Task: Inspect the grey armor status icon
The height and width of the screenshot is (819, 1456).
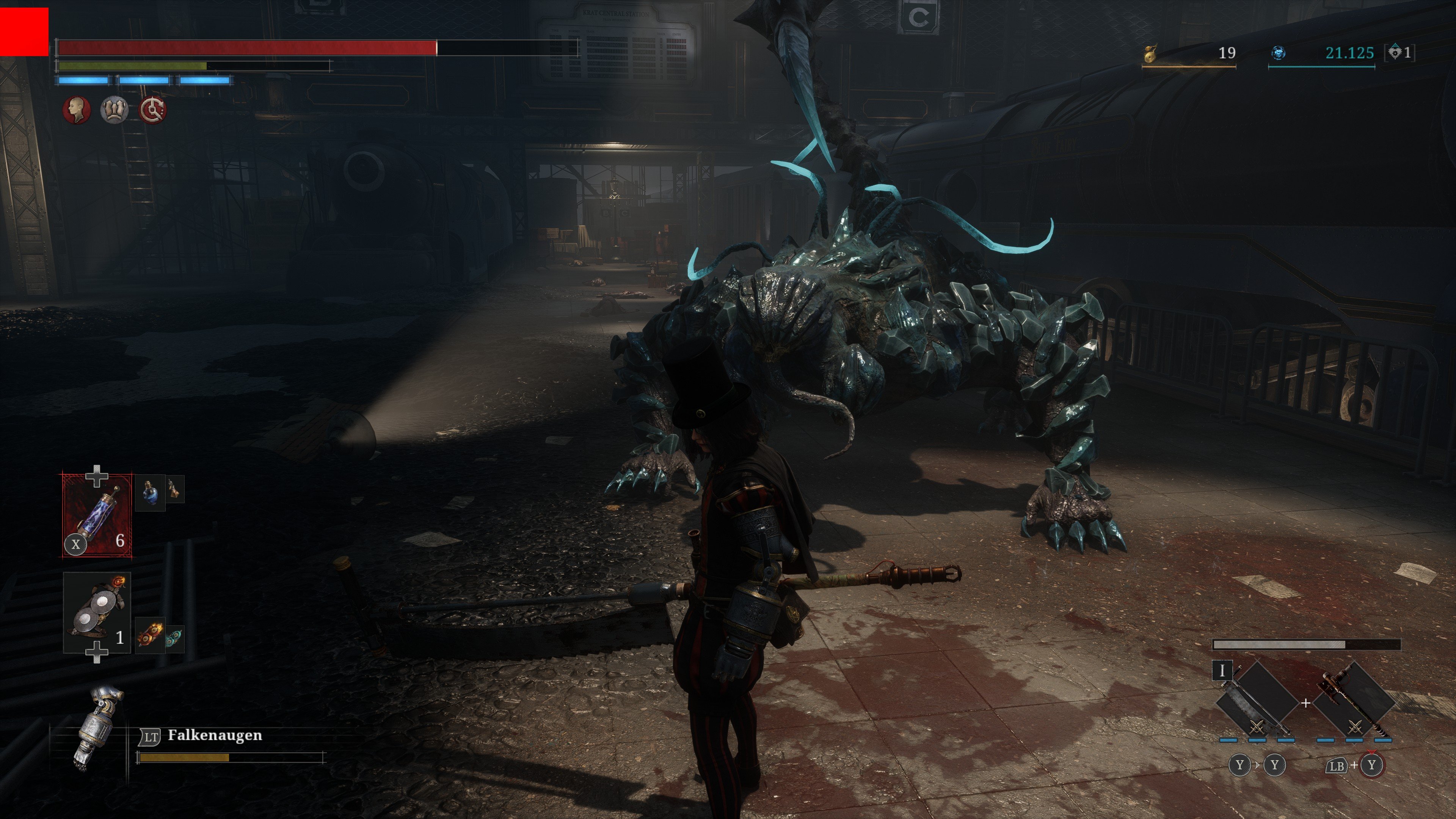Action: coord(114,110)
